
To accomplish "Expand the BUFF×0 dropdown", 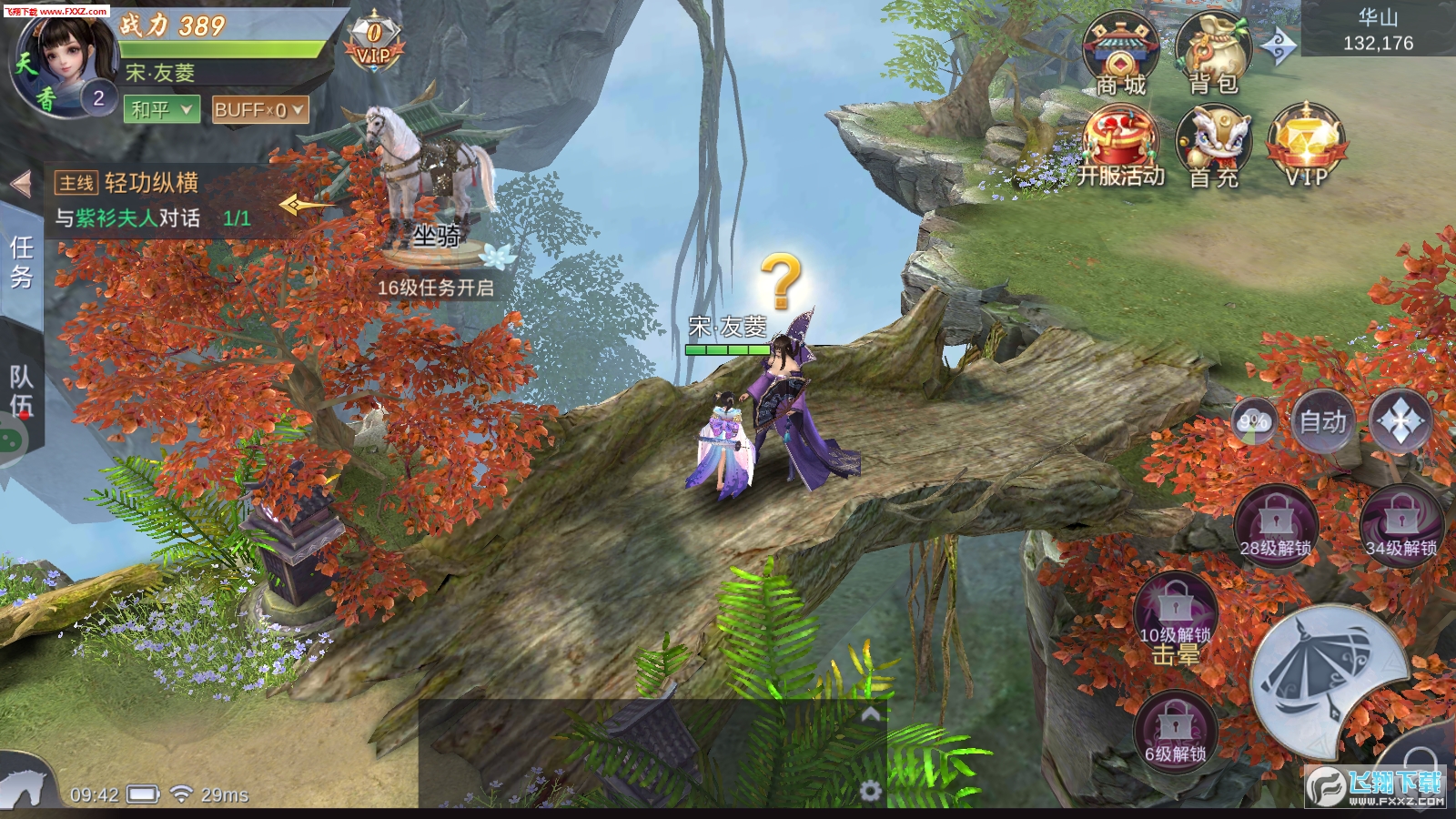I will (259, 110).
